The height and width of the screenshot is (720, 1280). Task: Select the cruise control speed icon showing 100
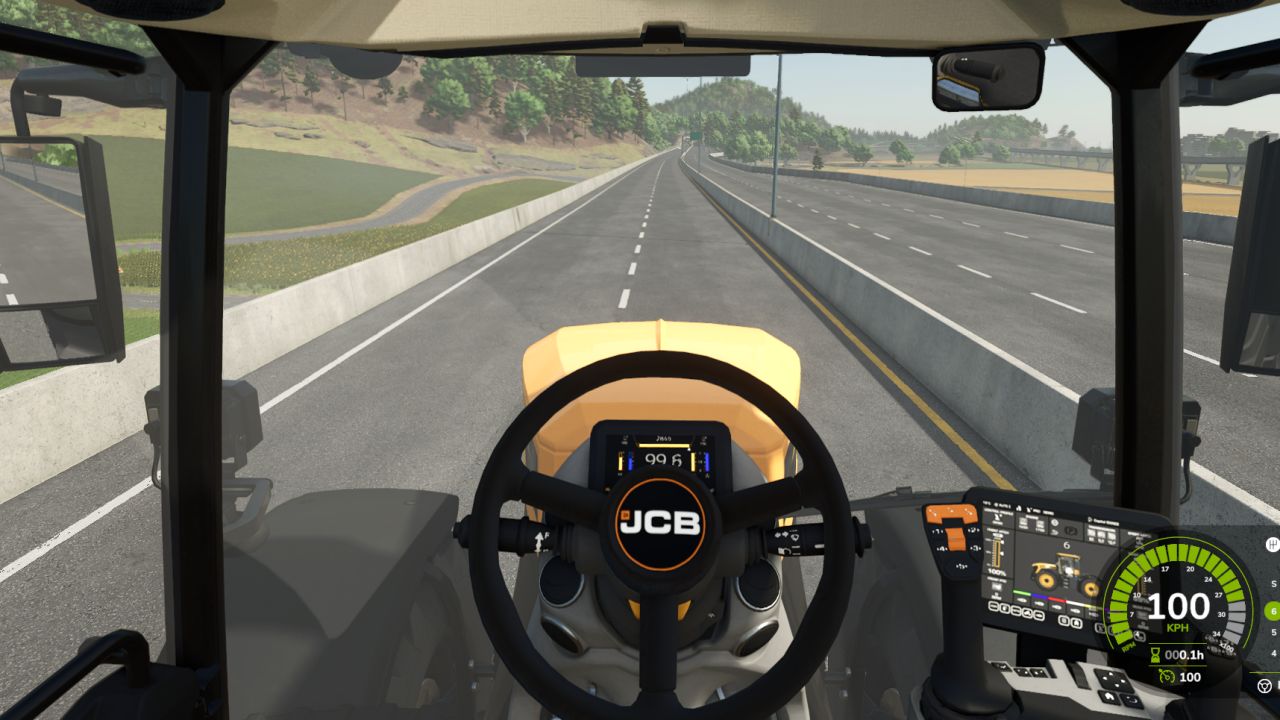[x=1166, y=676]
